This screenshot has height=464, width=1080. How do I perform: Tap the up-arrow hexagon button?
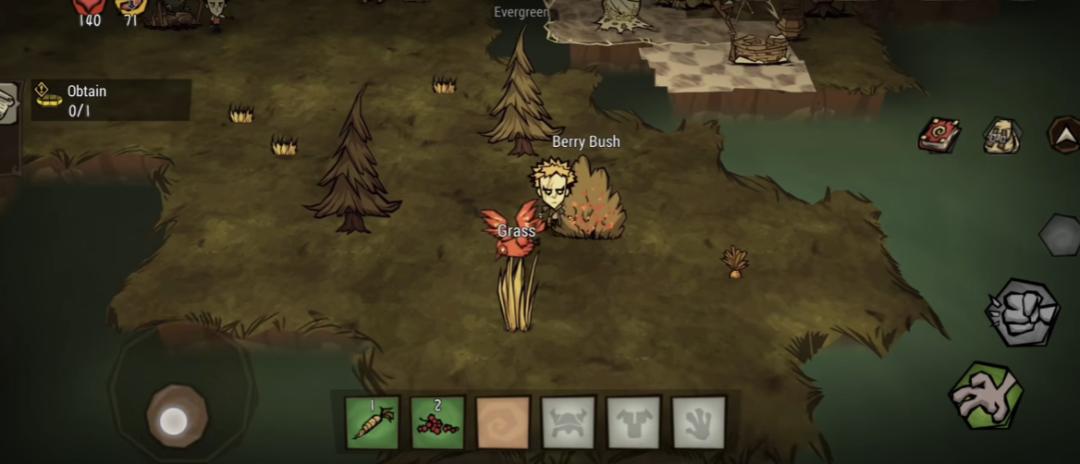click(x=1063, y=134)
